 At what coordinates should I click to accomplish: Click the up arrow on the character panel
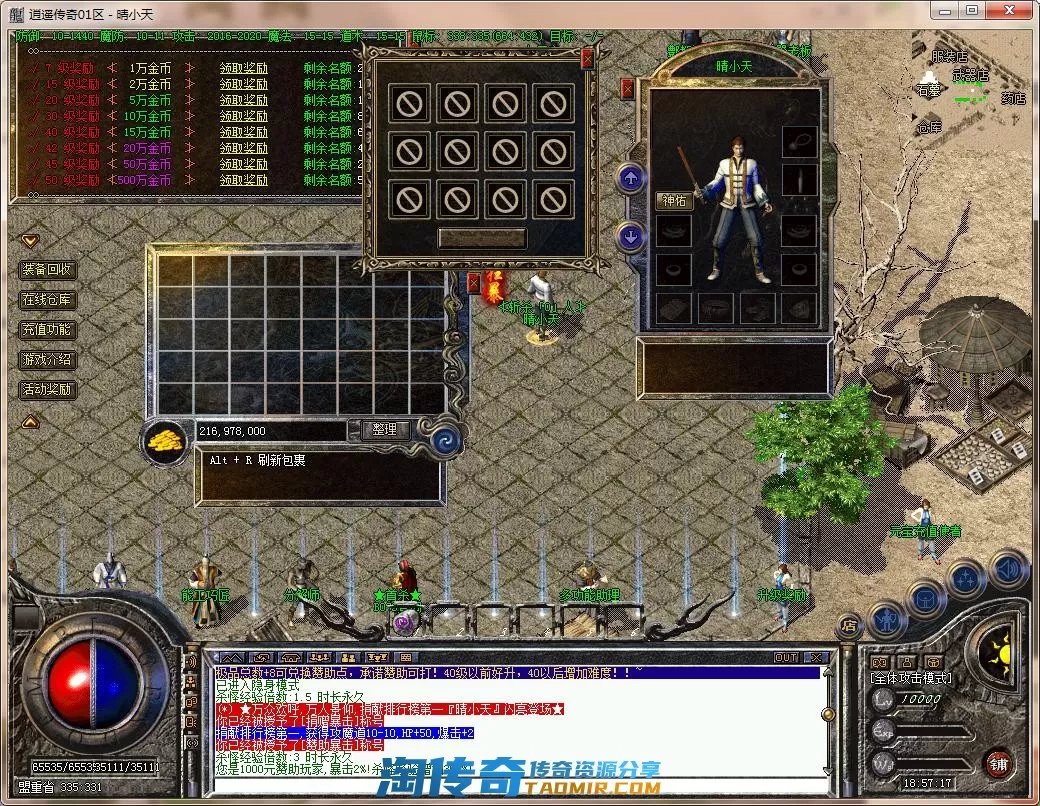click(630, 179)
